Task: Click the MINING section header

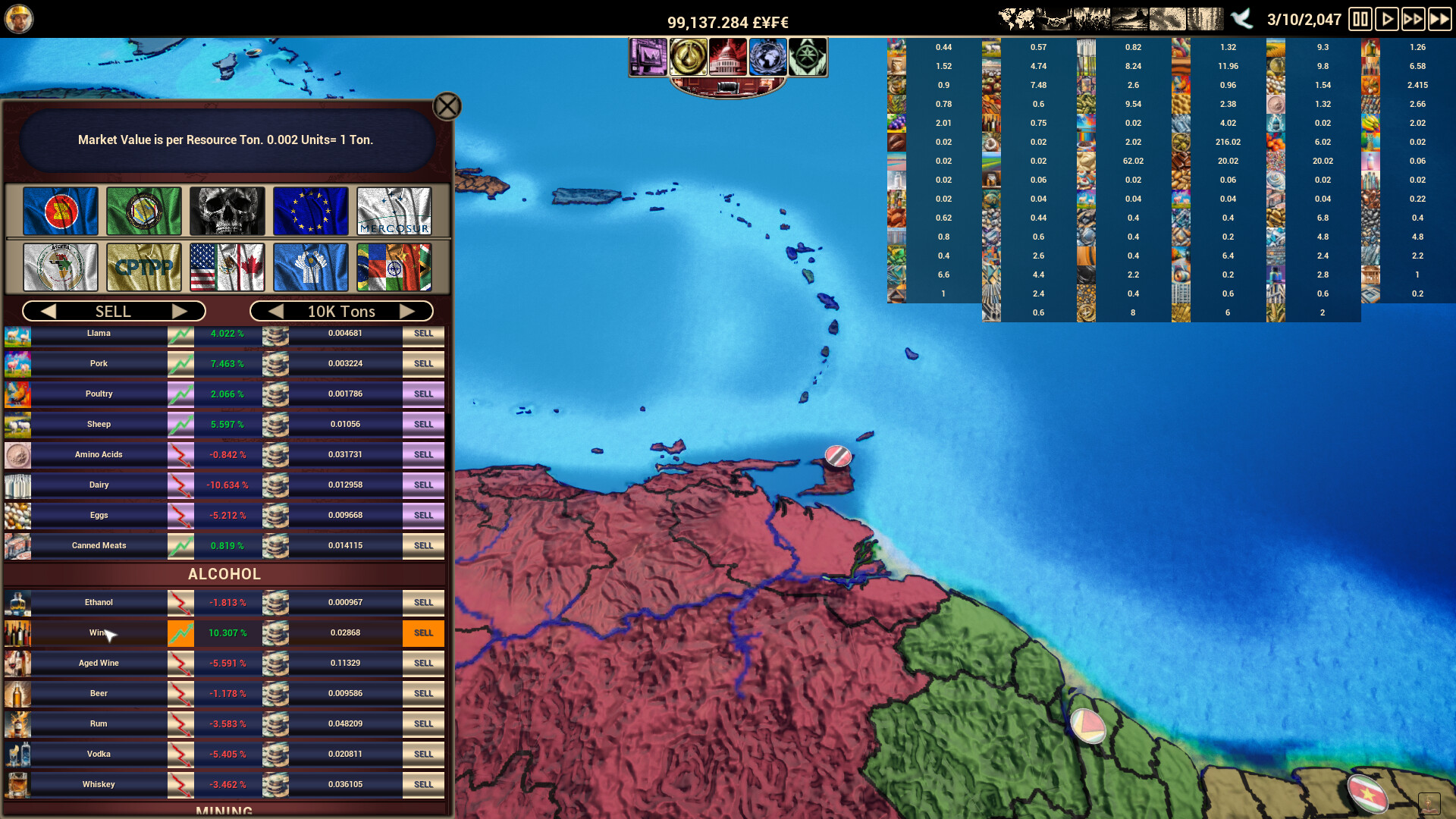Action: (224, 810)
